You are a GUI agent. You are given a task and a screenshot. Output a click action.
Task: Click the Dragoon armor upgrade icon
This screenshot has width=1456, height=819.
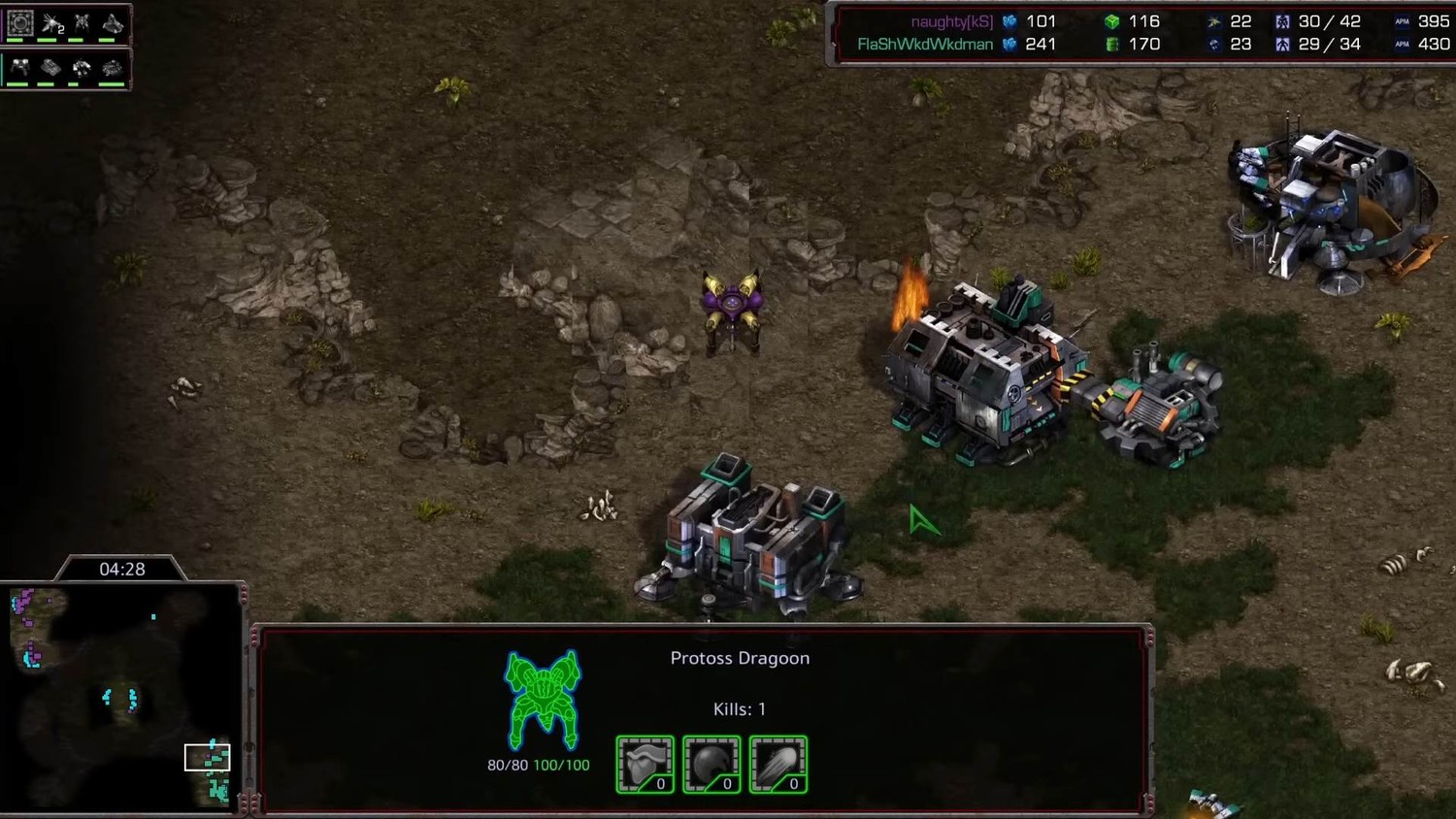tap(645, 765)
